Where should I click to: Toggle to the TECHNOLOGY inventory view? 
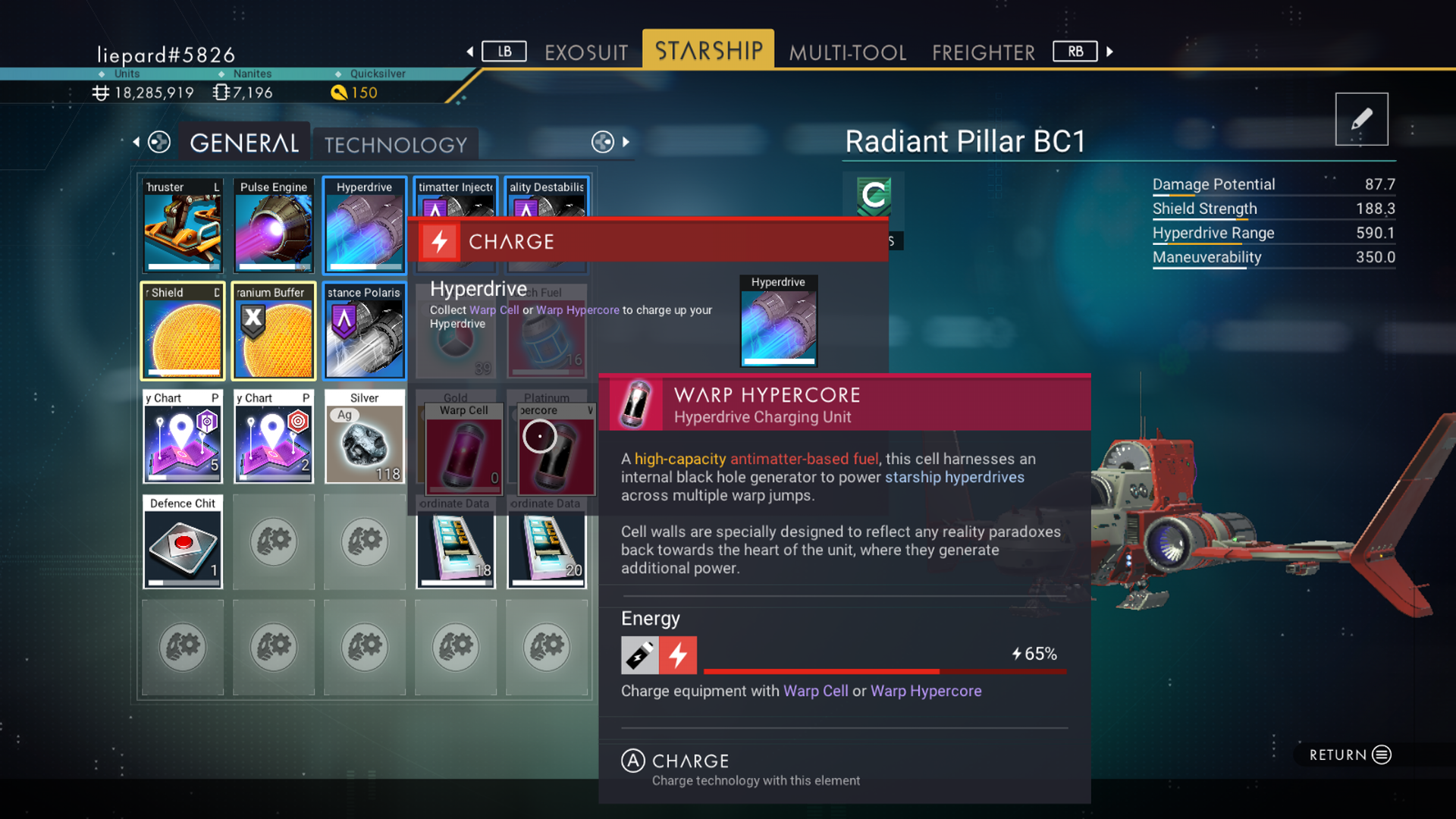point(396,144)
